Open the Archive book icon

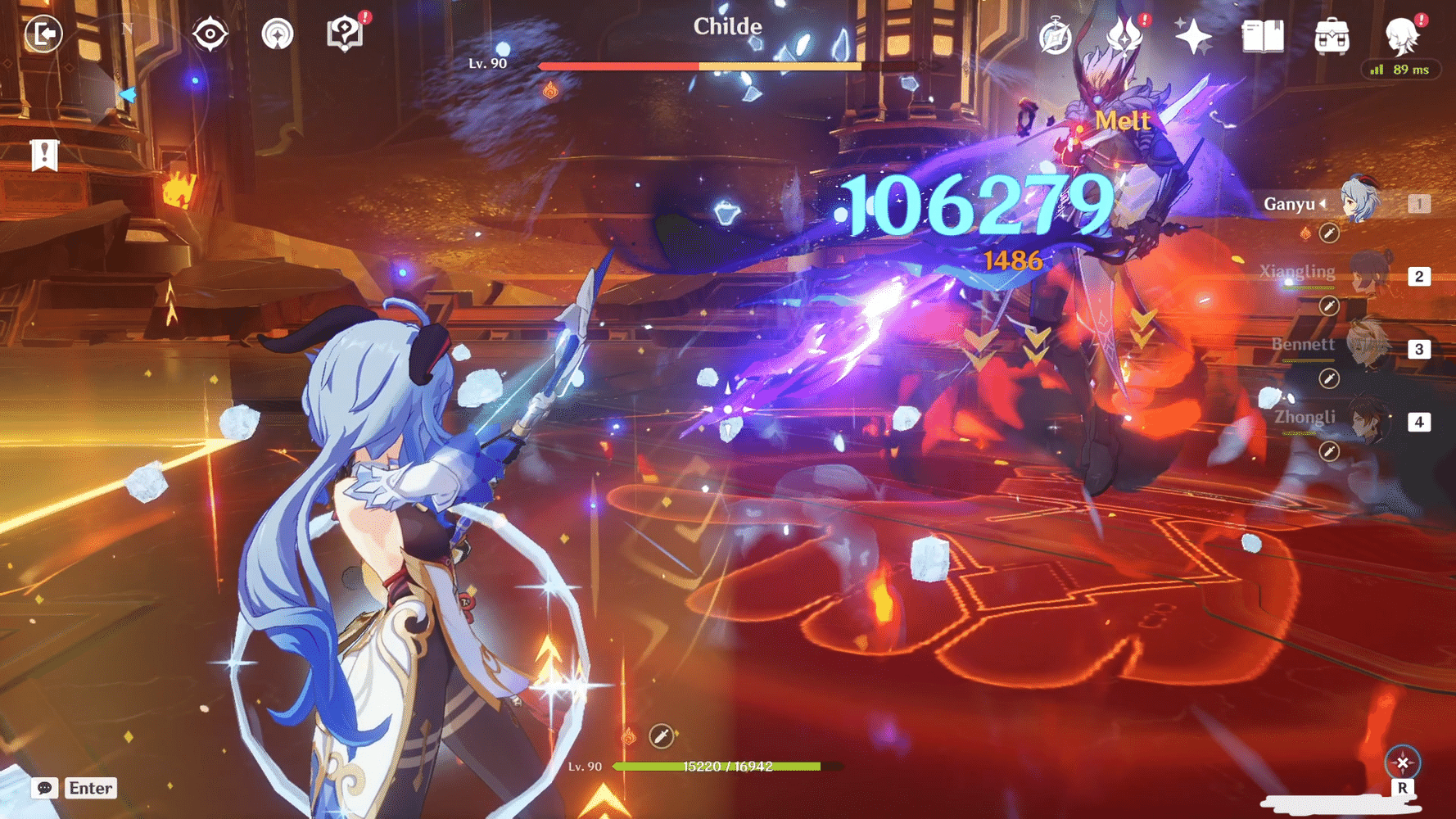tap(1261, 36)
